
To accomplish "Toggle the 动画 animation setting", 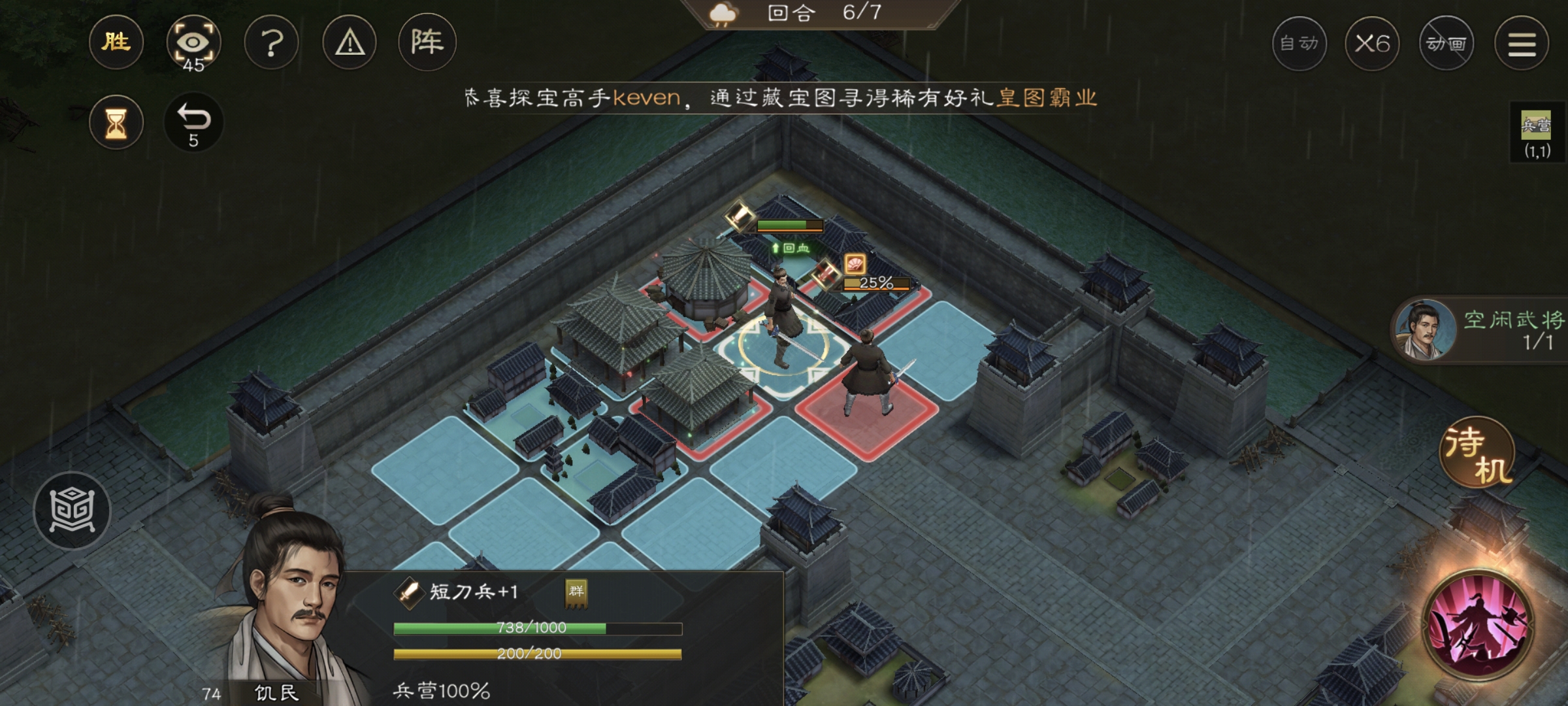I will tap(1446, 44).
